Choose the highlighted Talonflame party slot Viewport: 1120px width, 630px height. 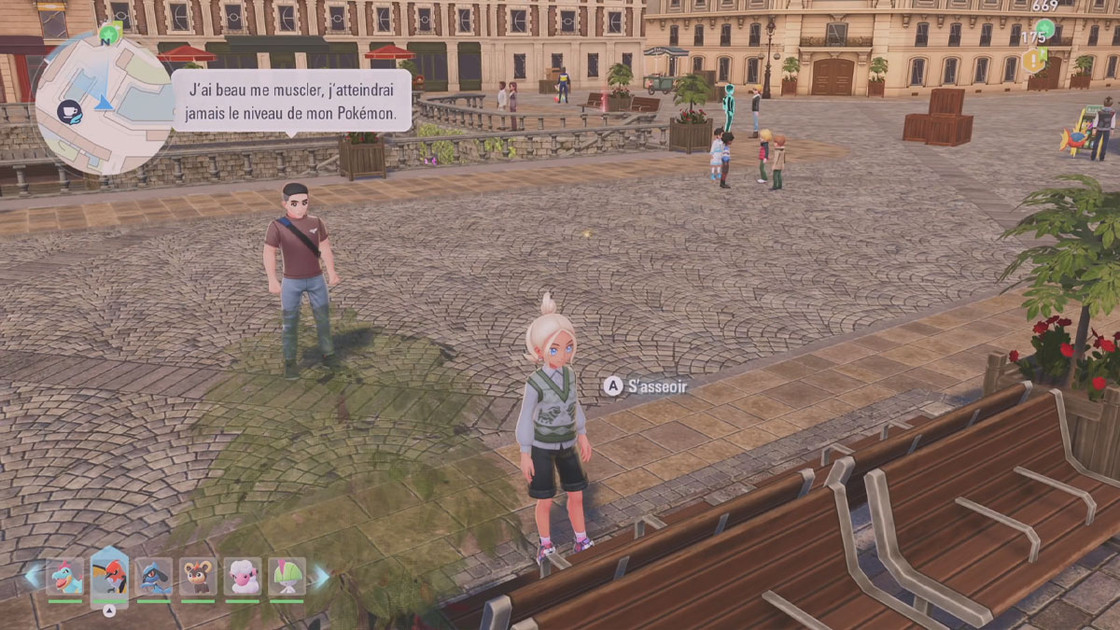pos(109,577)
